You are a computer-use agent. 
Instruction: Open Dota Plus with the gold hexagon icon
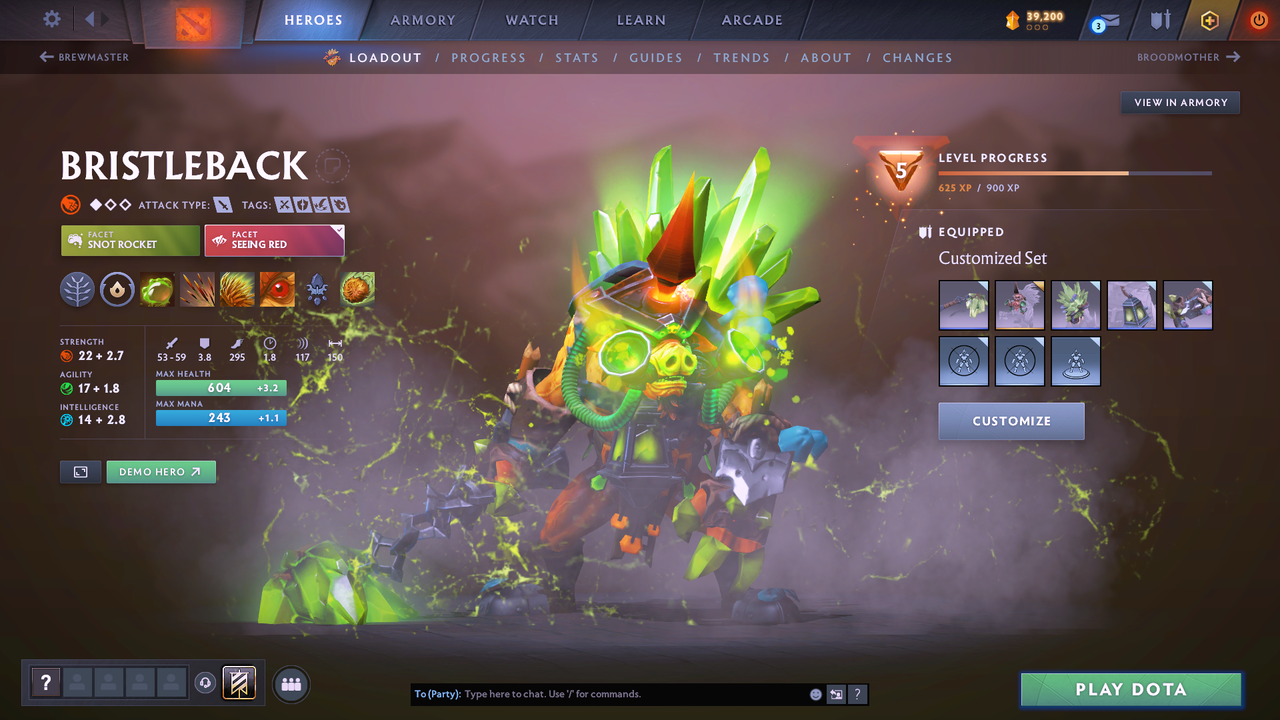click(x=1209, y=19)
